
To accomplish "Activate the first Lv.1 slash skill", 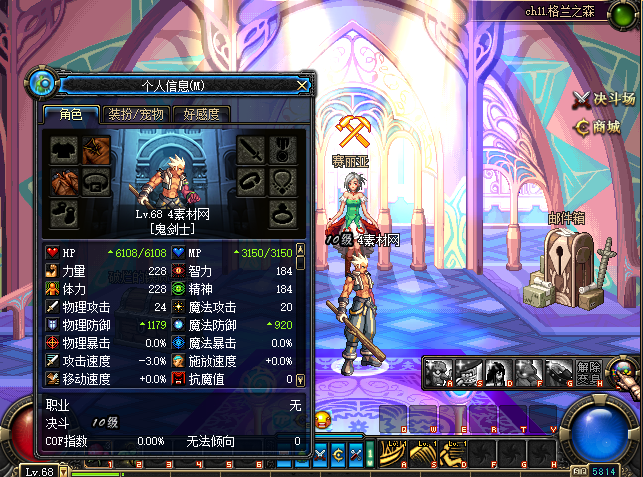I will click(x=392, y=455).
